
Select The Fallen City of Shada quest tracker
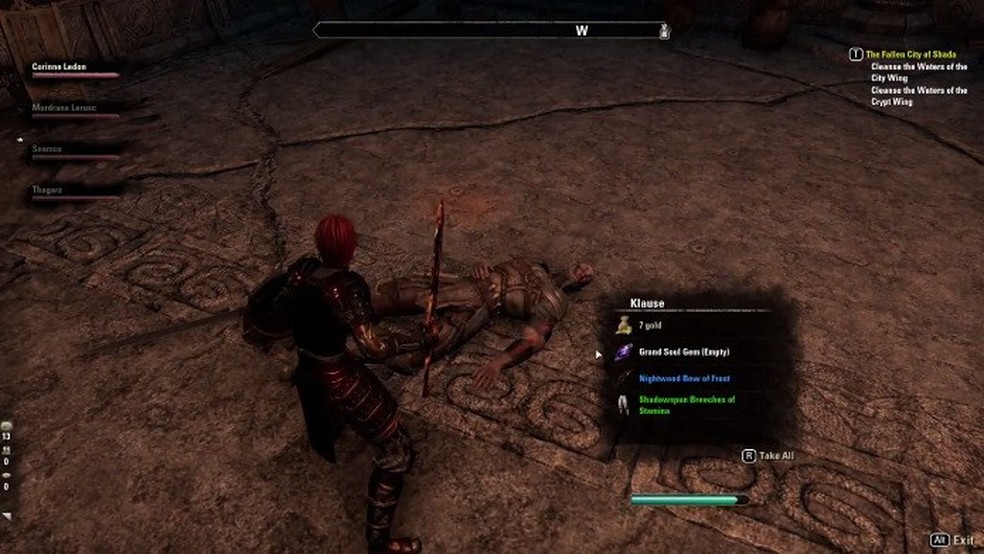pos(911,54)
